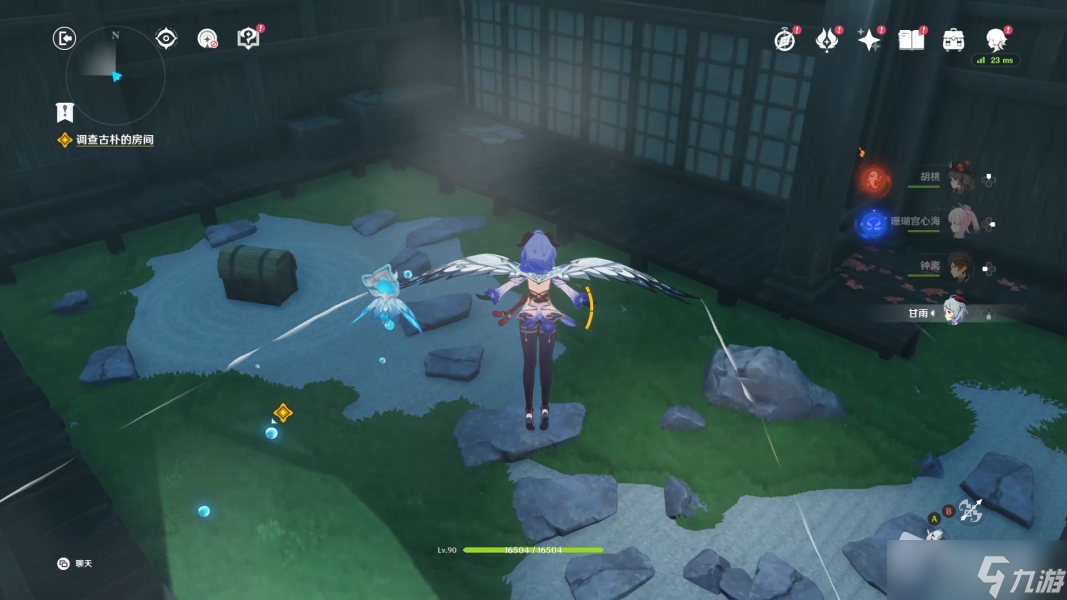Open the events compass icon
The image size is (1067, 600).
785,39
